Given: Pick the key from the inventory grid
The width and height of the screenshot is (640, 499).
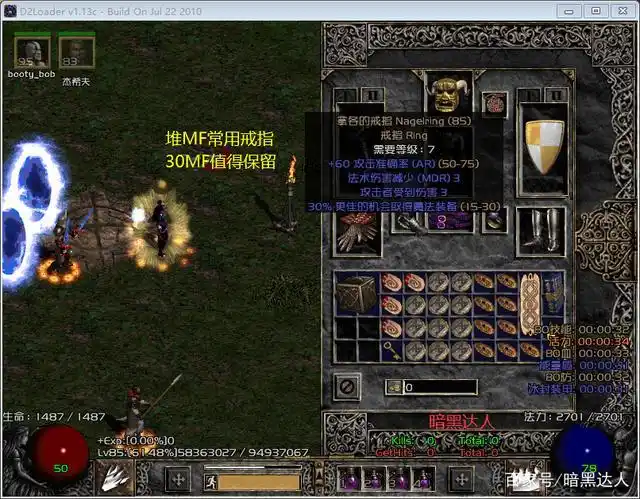Looking at the screenshot, I should [x=390, y=352].
